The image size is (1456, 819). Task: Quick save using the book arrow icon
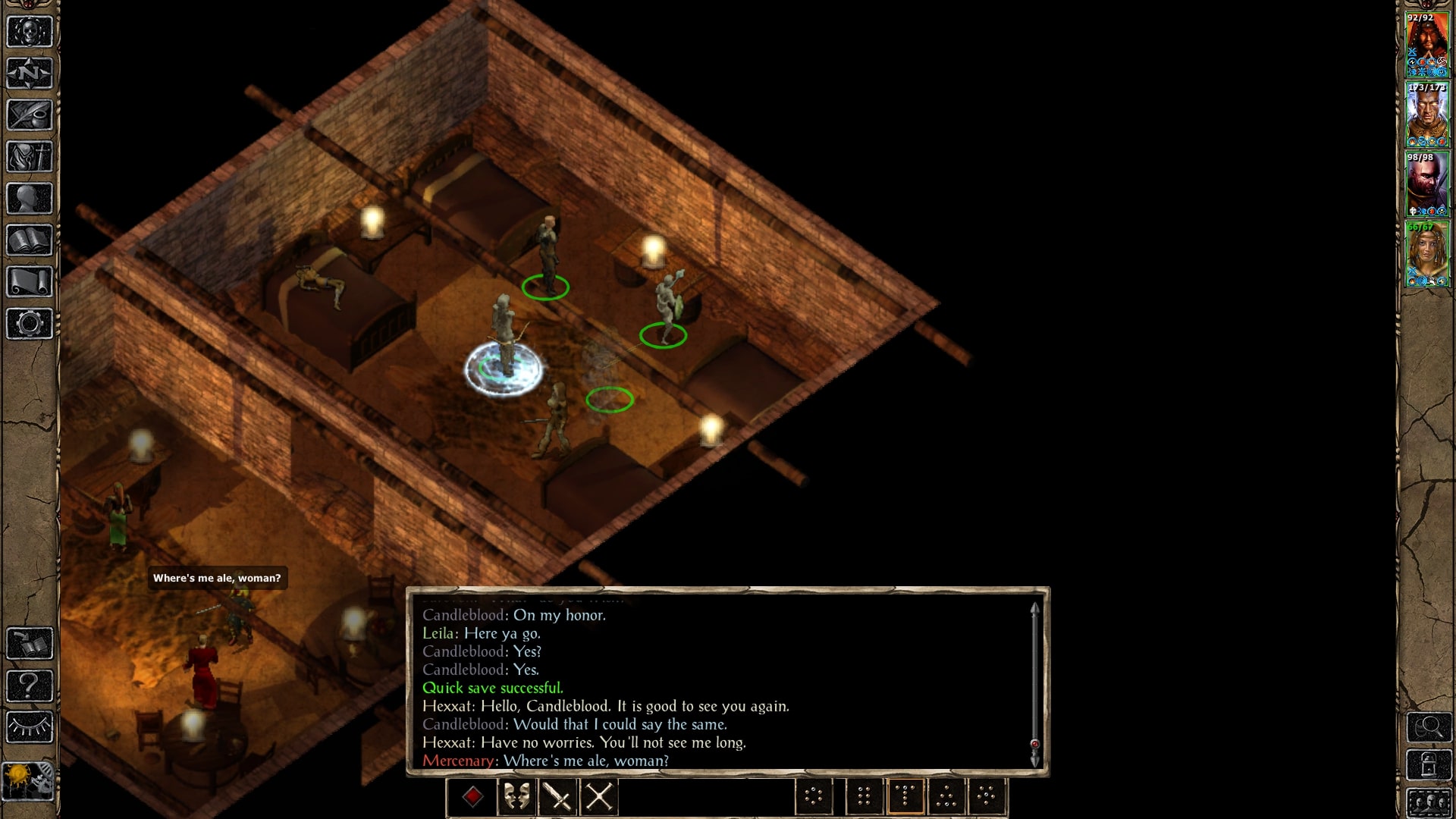[30, 644]
